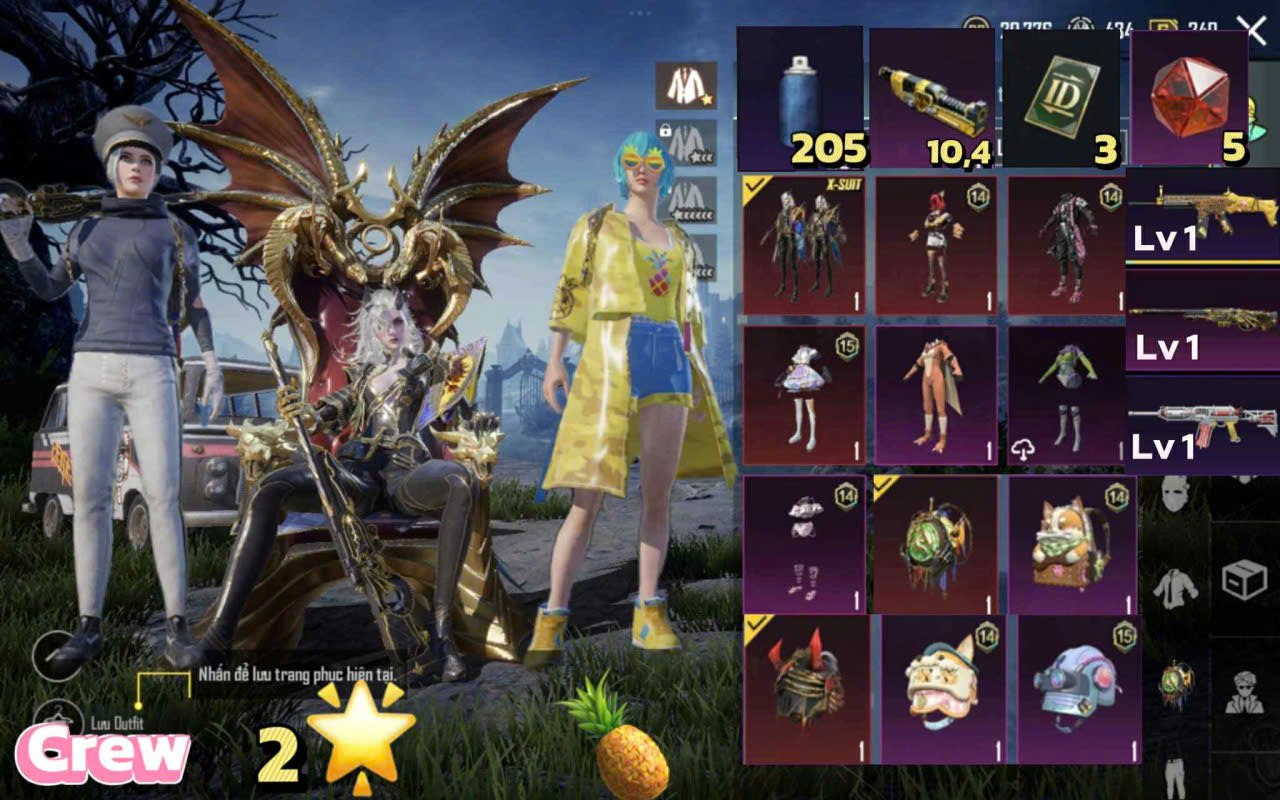This screenshot has width=1280, height=800.
Task: Open the sunglasses character category
Action: point(1244,690)
